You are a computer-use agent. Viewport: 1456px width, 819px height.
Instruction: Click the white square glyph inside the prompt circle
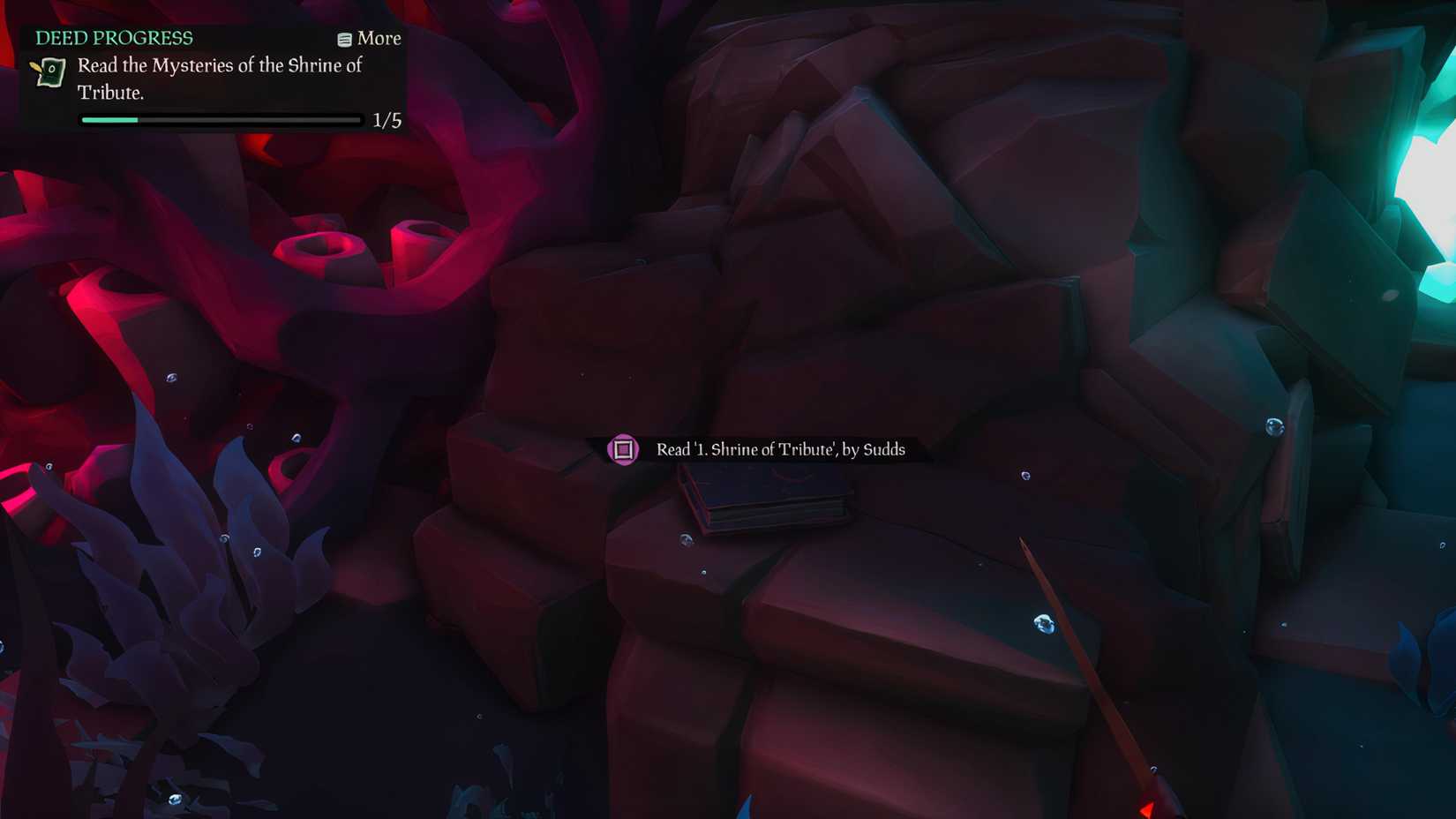pos(625,449)
